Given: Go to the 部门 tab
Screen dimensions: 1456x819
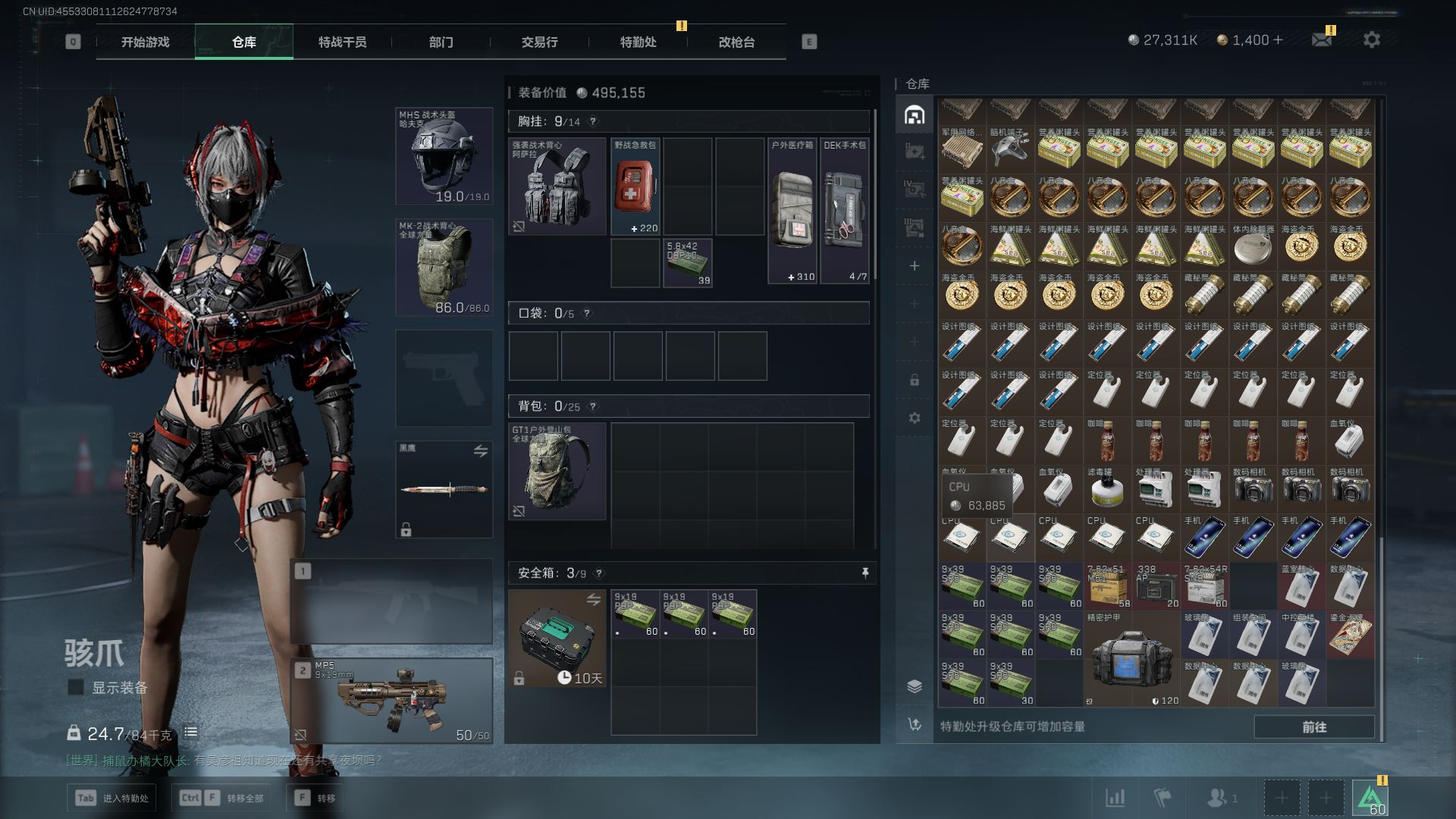Looking at the screenshot, I should coord(441,42).
